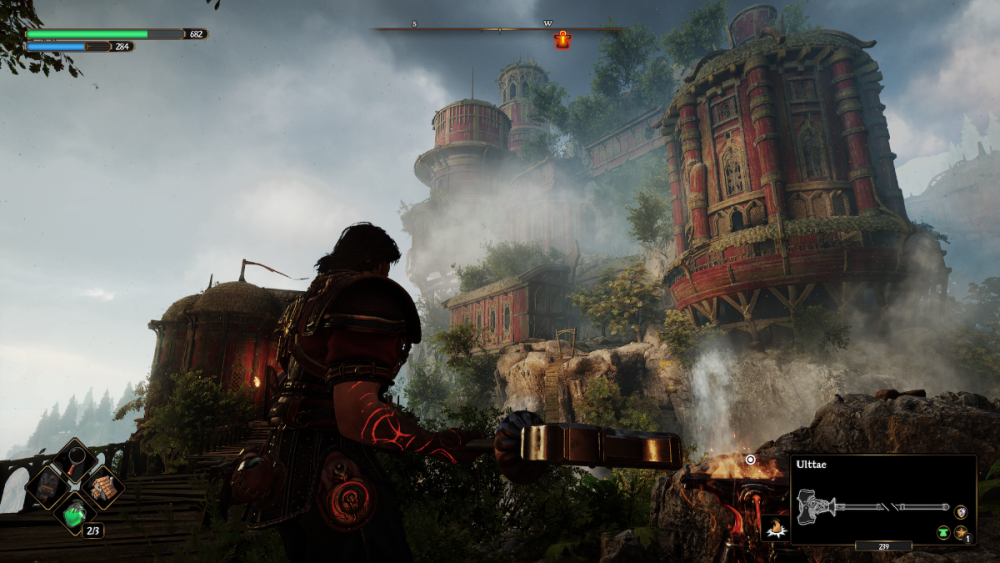Image resolution: width=1000 pixels, height=563 pixels.
Task: Choose the mask item quick slot
Action: (x=48, y=488)
